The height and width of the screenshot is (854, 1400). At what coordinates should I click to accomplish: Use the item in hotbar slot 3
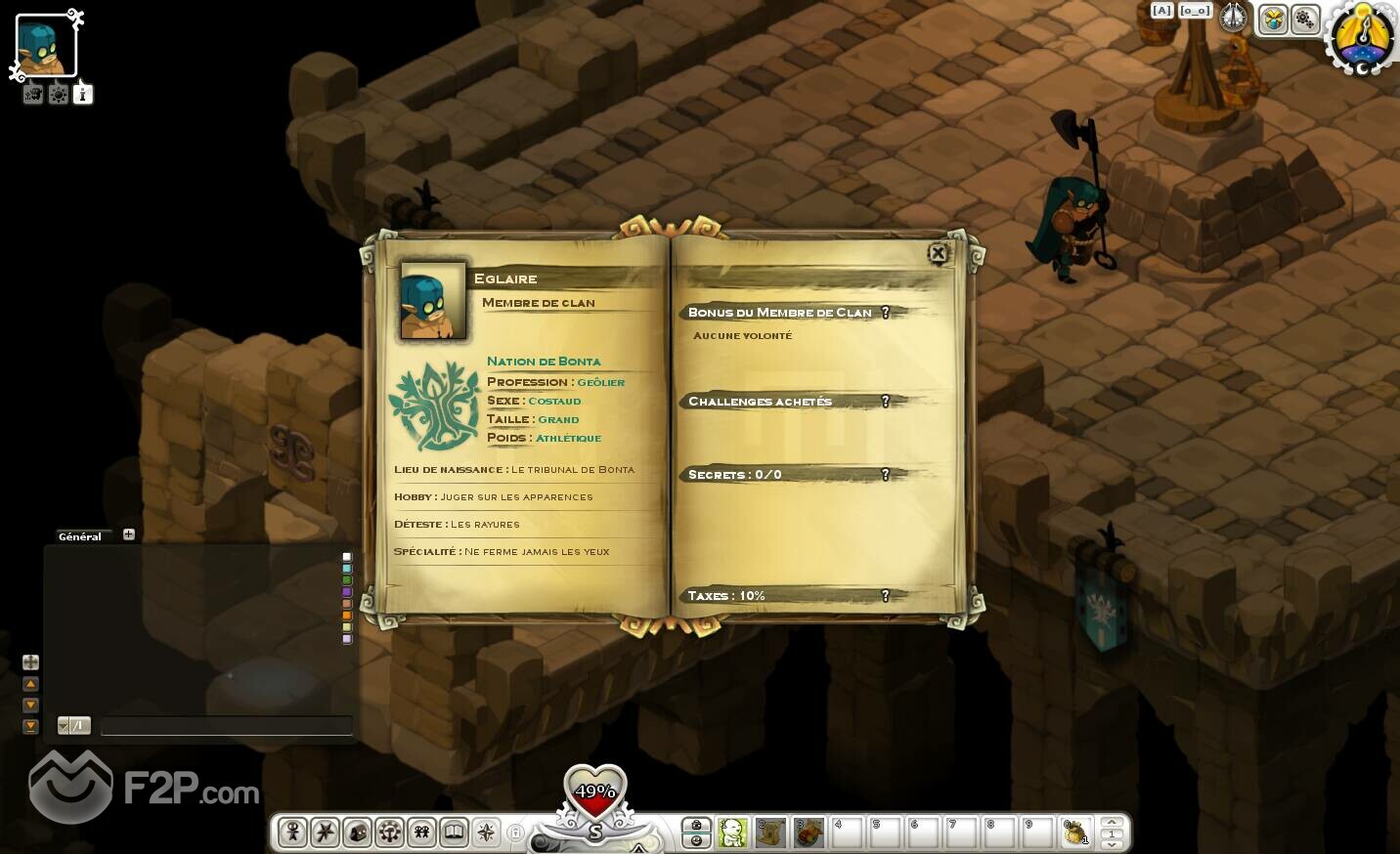coord(809,833)
